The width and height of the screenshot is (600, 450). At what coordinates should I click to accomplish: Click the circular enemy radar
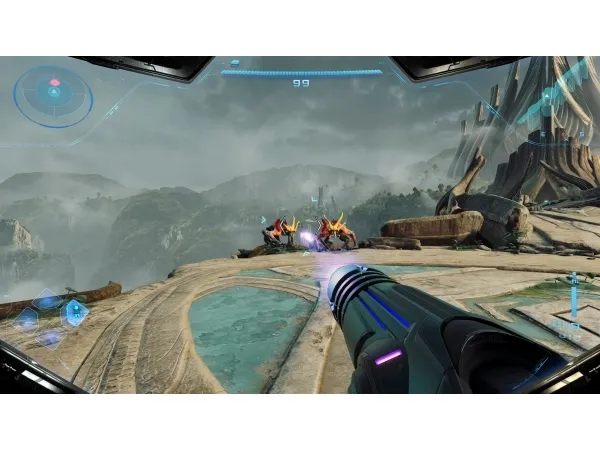pyautogui.click(x=53, y=96)
